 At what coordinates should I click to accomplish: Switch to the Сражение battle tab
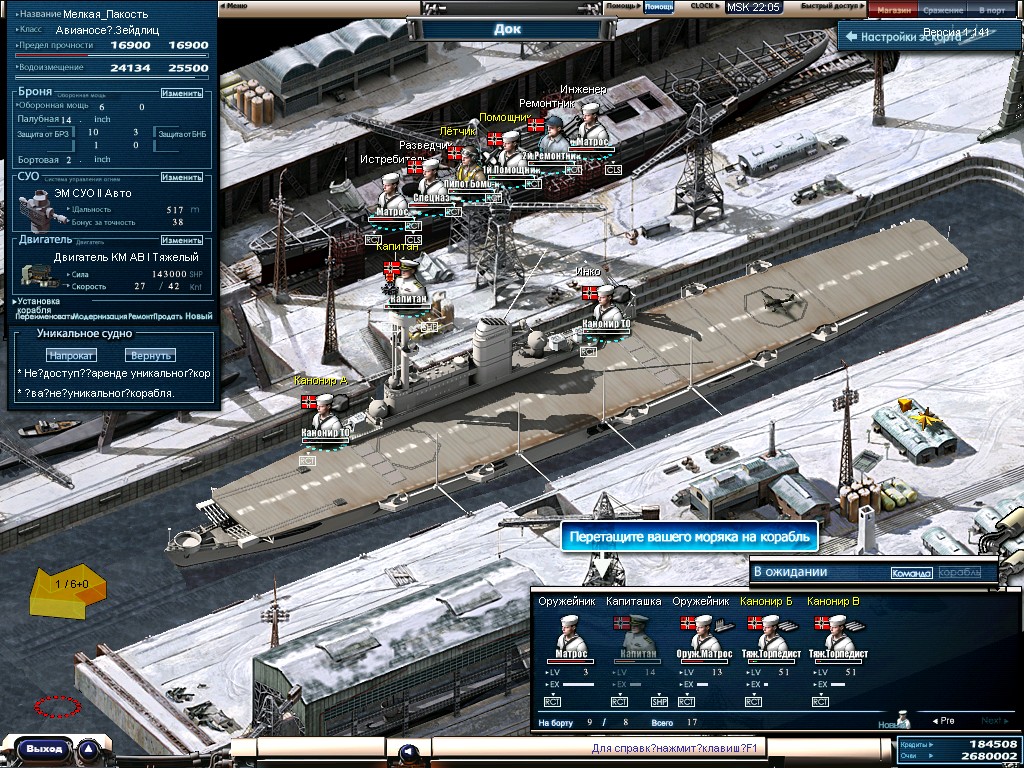coord(943,9)
